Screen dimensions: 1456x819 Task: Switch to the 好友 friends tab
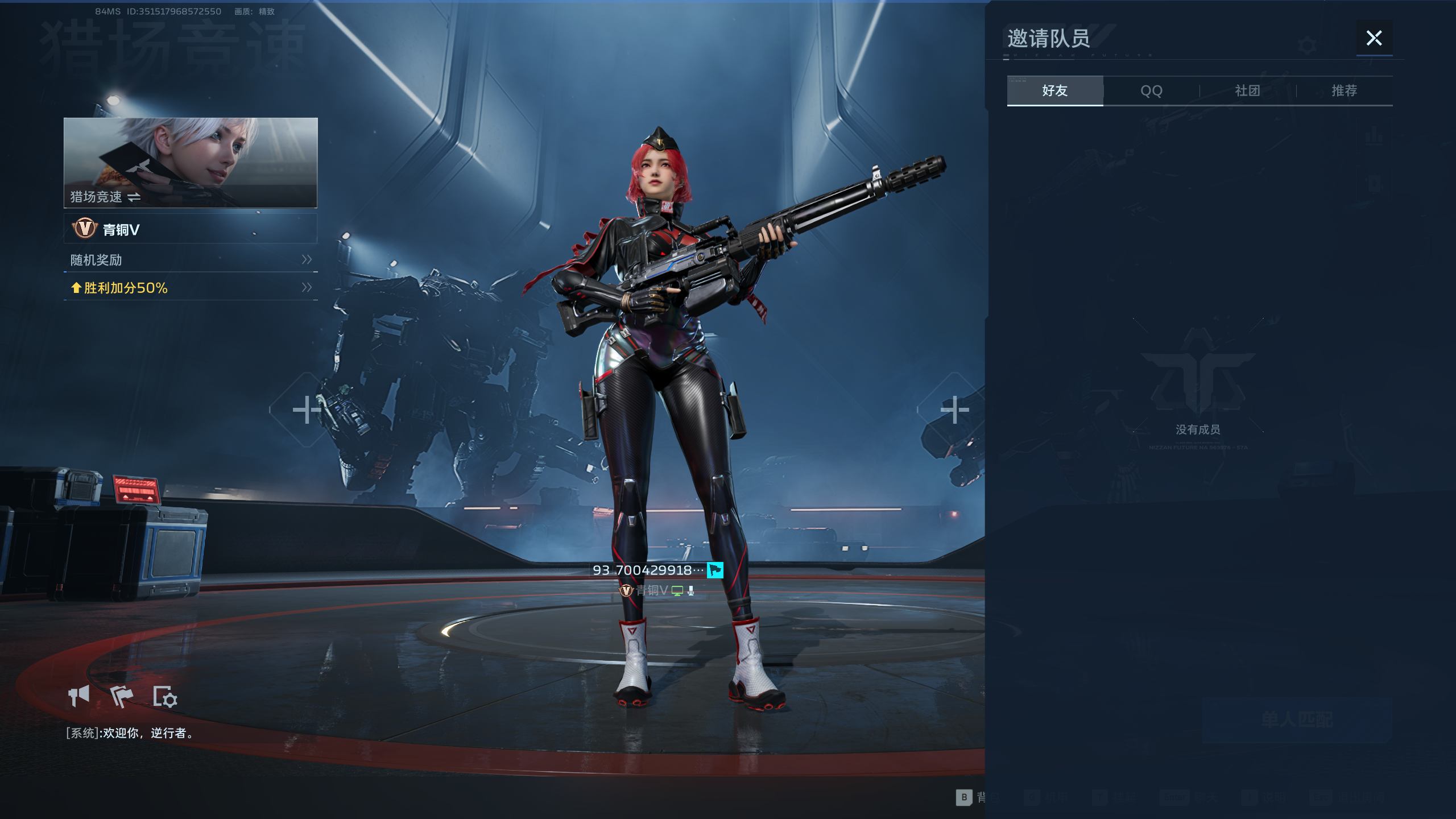pyautogui.click(x=1054, y=91)
